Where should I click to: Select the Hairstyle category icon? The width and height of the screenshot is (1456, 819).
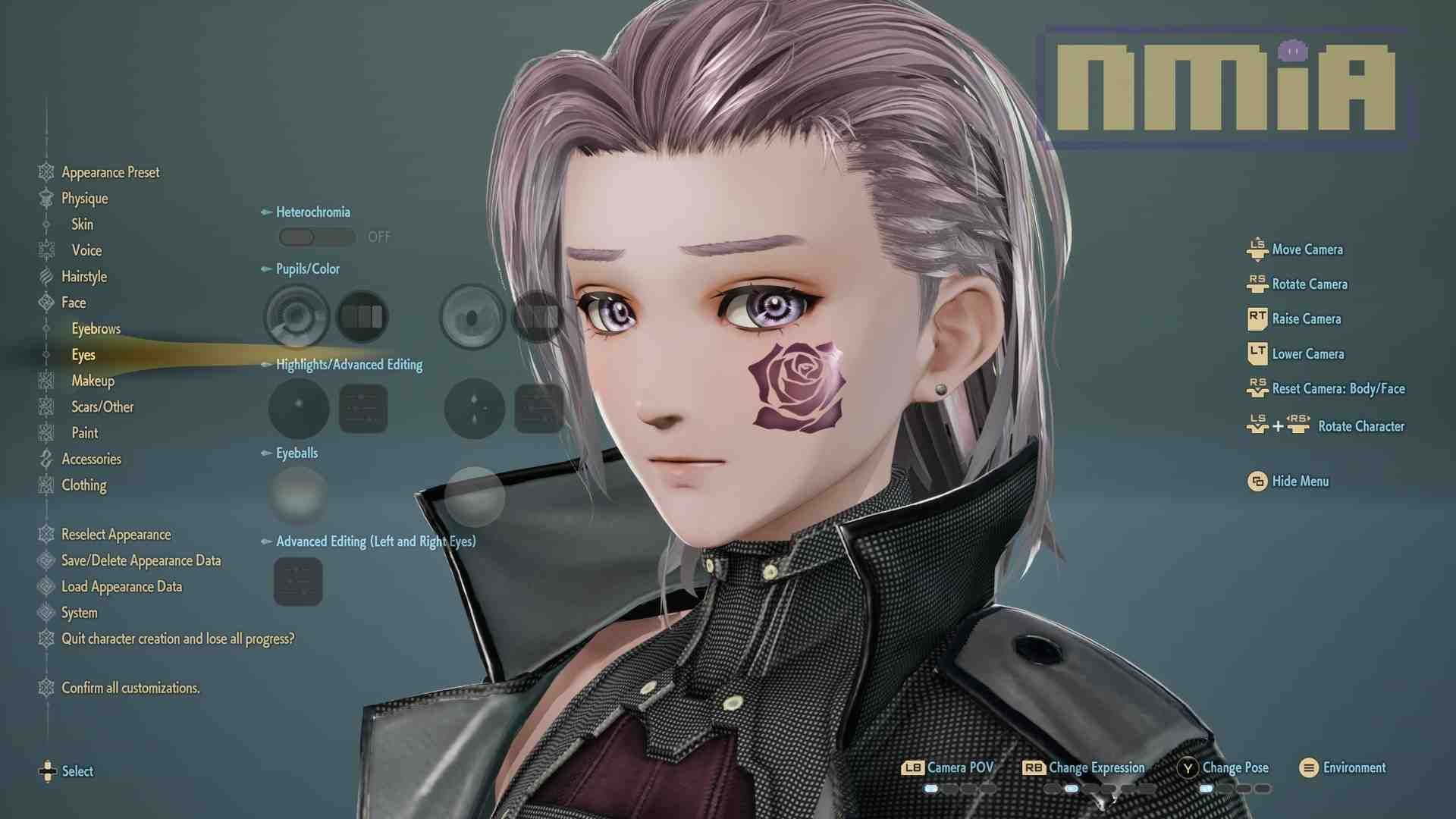(x=45, y=277)
